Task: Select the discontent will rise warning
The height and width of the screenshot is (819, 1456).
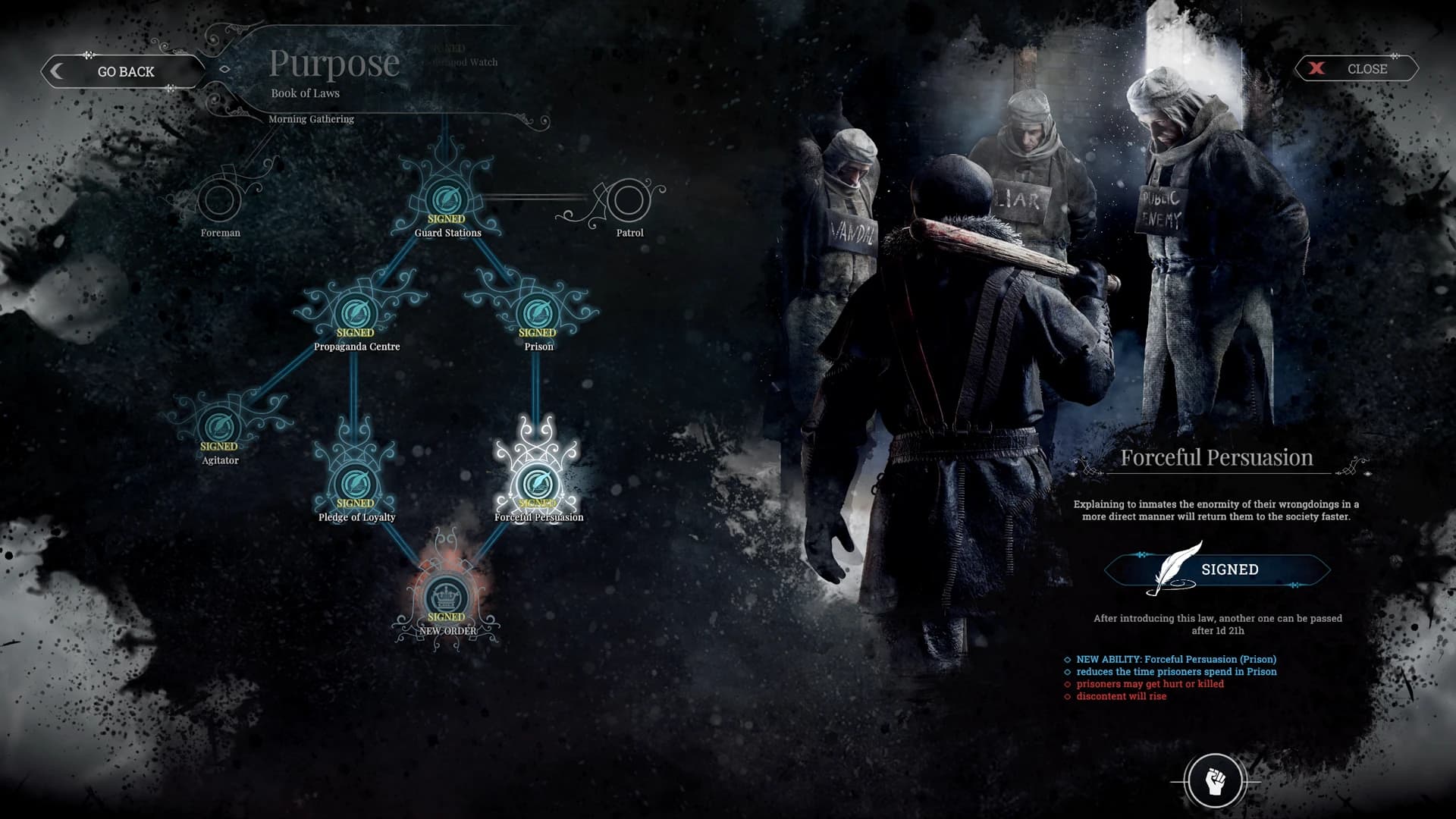Action: tap(1120, 695)
